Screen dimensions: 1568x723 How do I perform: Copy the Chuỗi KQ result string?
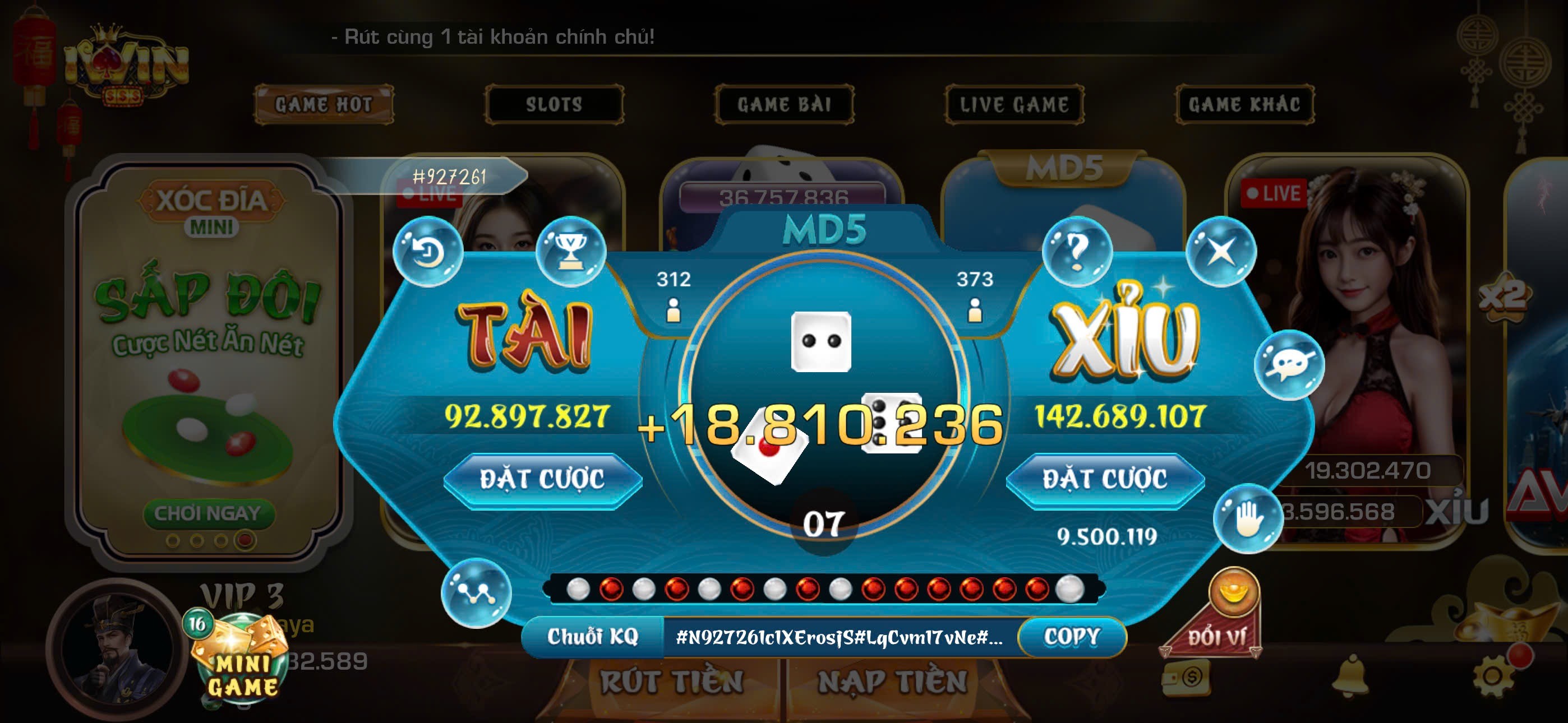[1072, 637]
